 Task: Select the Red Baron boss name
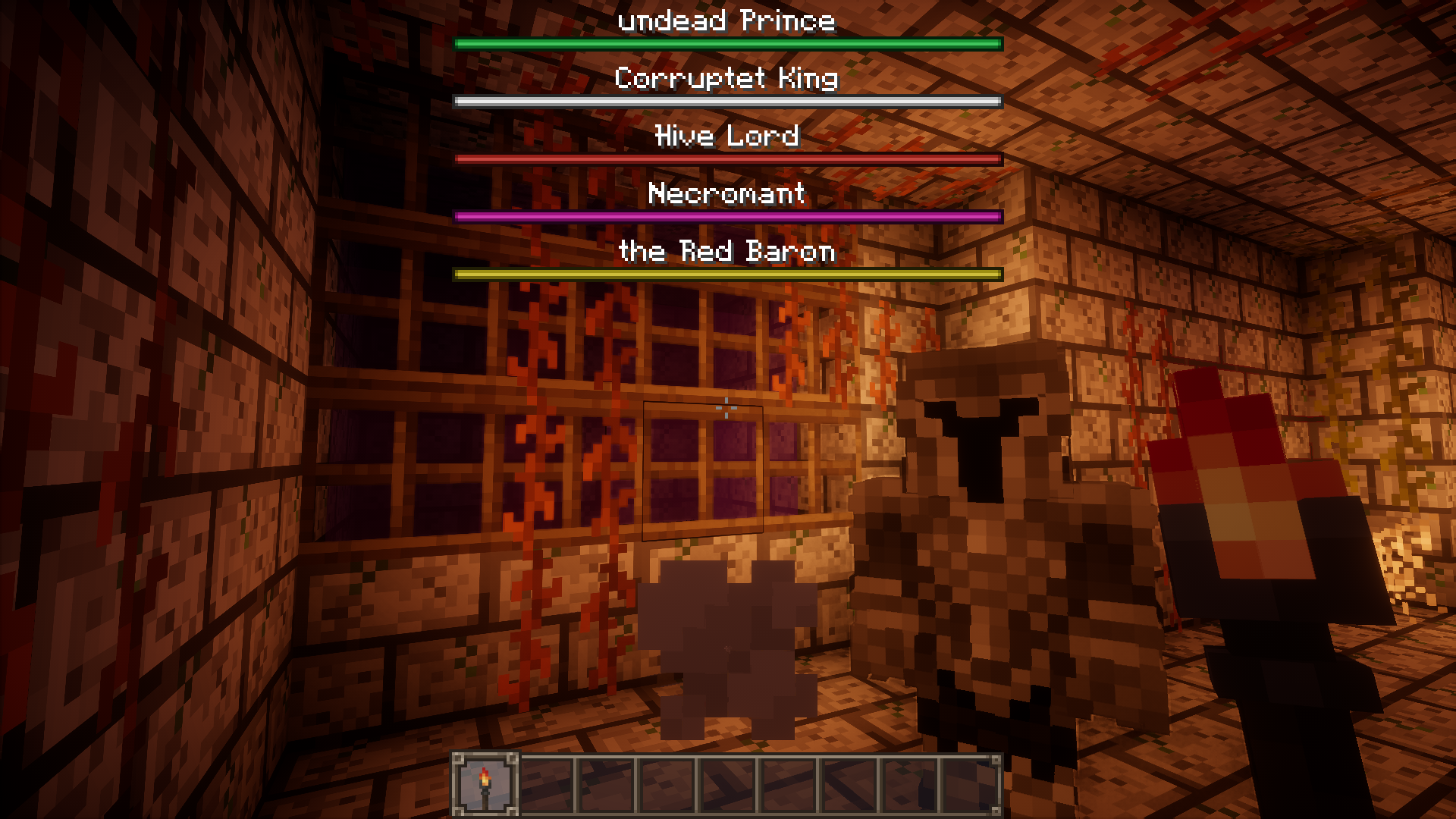pos(726,252)
